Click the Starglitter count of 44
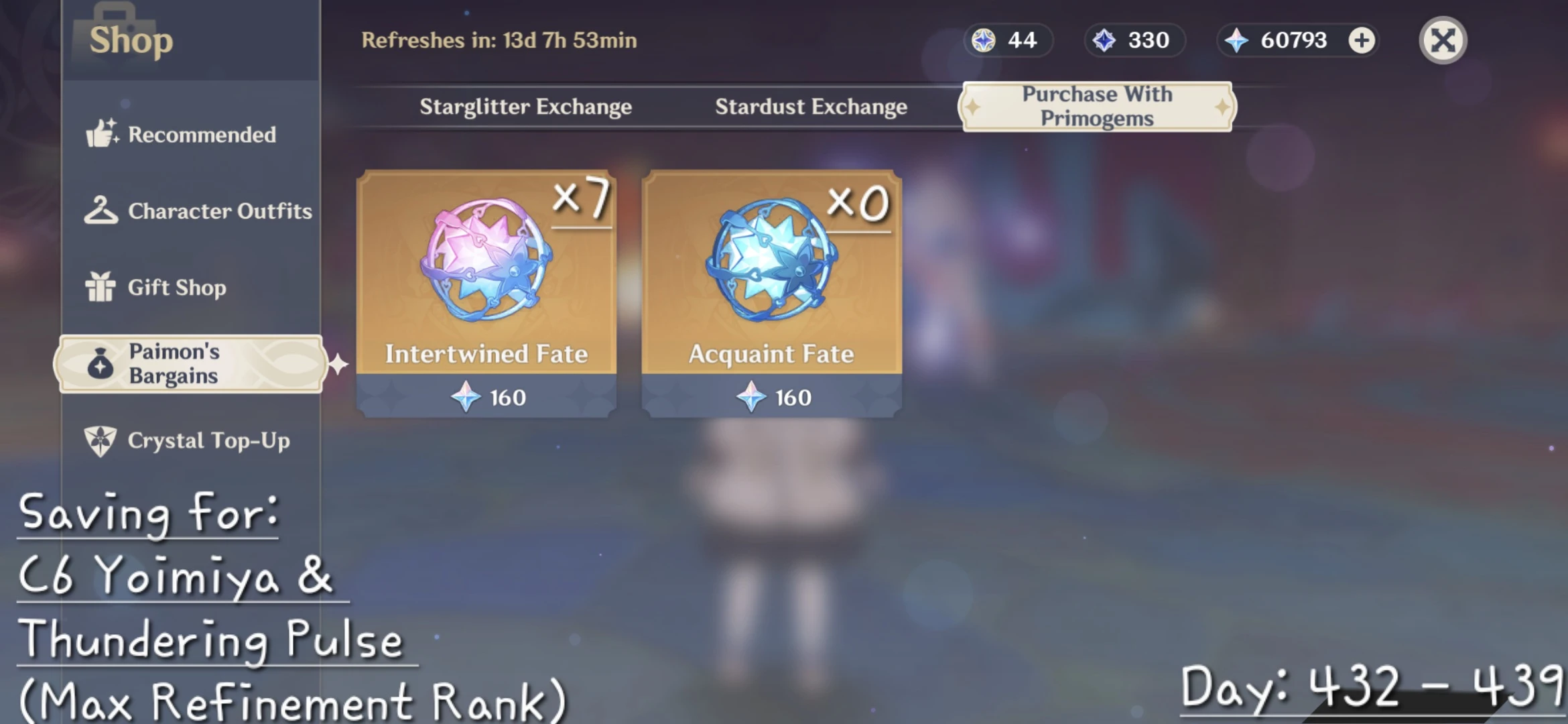This screenshot has width=1568, height=724. [x=1022, y=40]
